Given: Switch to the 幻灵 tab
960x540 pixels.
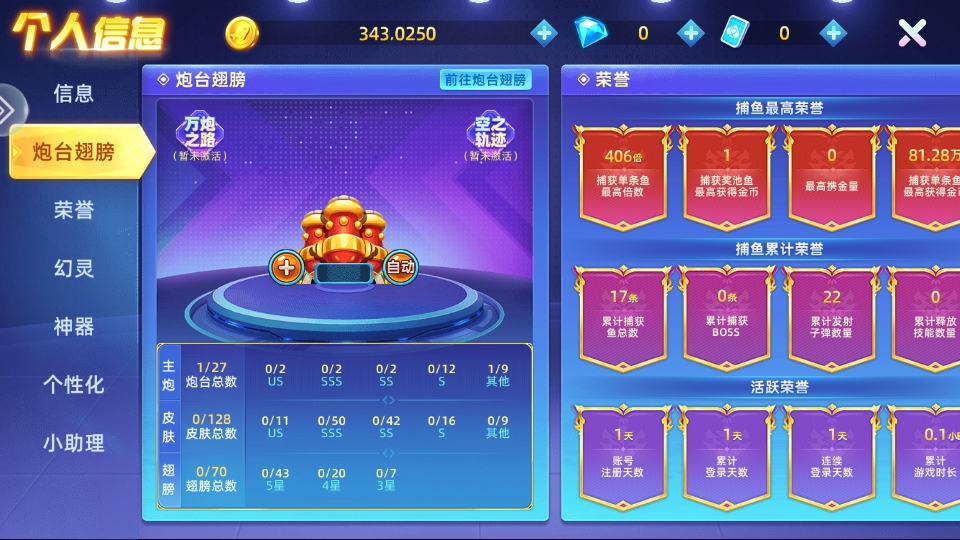Looking at the screenshot, I should [74, 268].
